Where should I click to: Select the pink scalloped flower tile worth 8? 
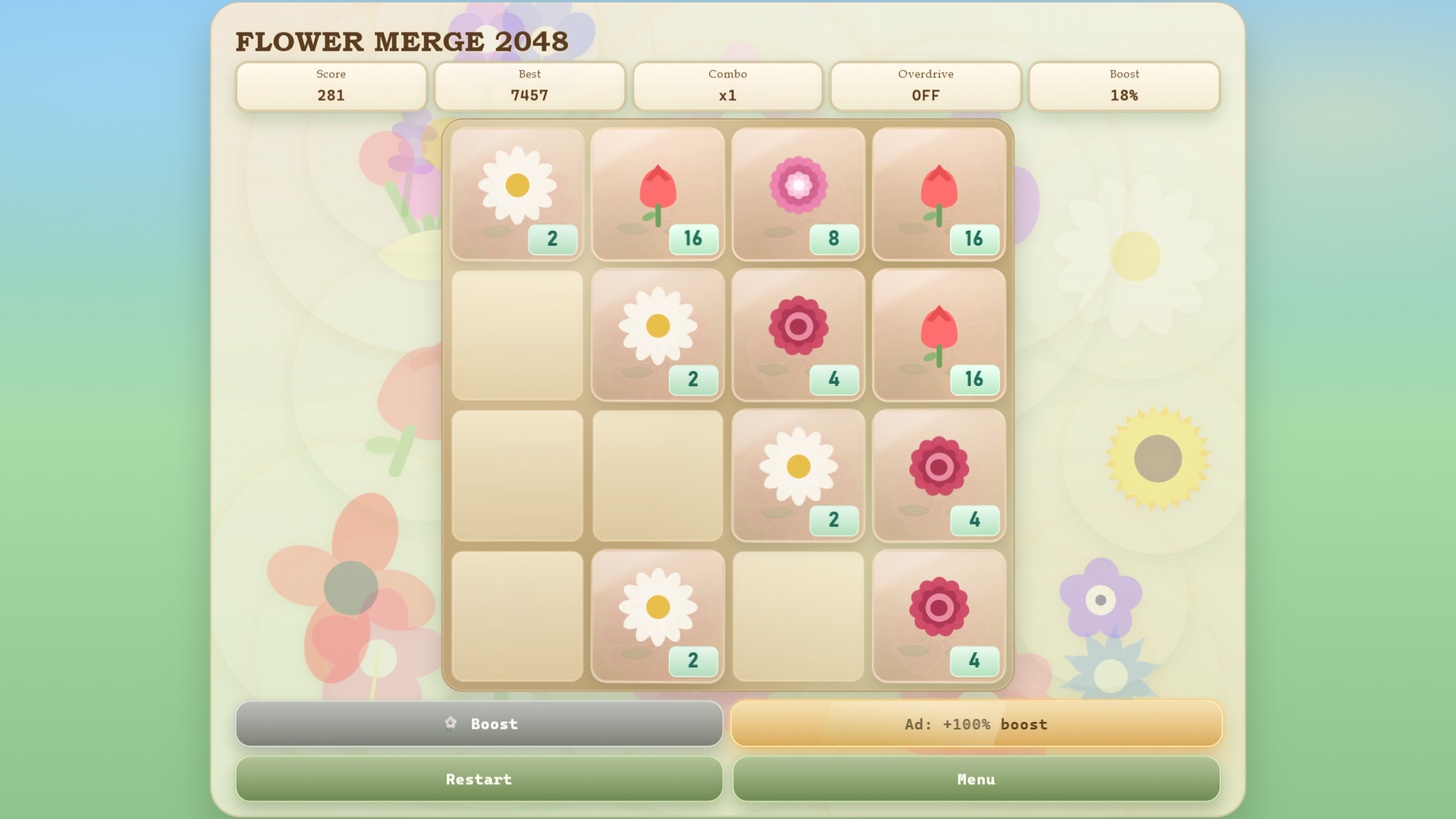[798, 193]
